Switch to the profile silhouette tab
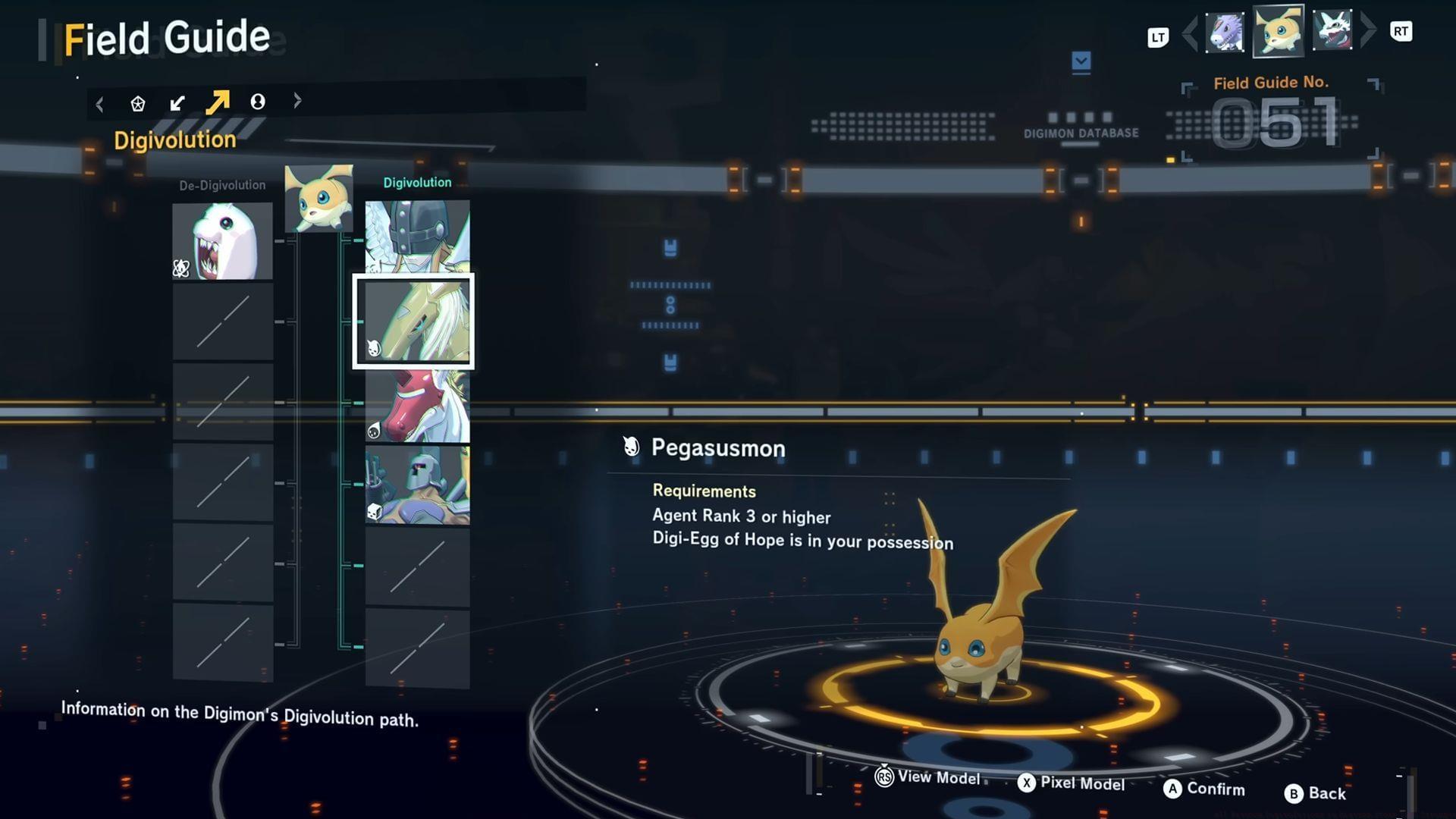 pyautogui.click(x=258, y=102)
